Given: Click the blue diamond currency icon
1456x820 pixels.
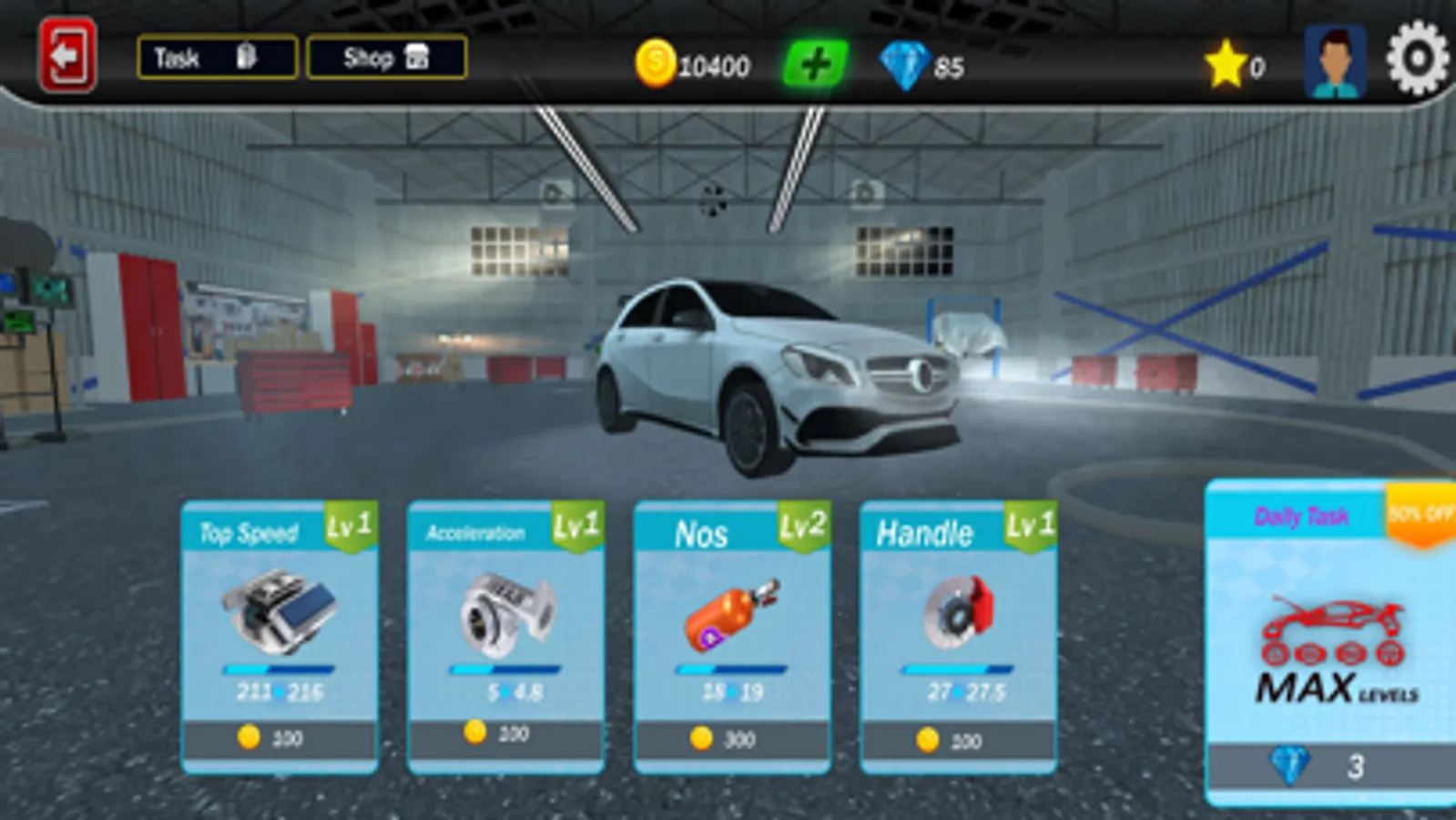Looking at the screenshot, I should 907,64.
